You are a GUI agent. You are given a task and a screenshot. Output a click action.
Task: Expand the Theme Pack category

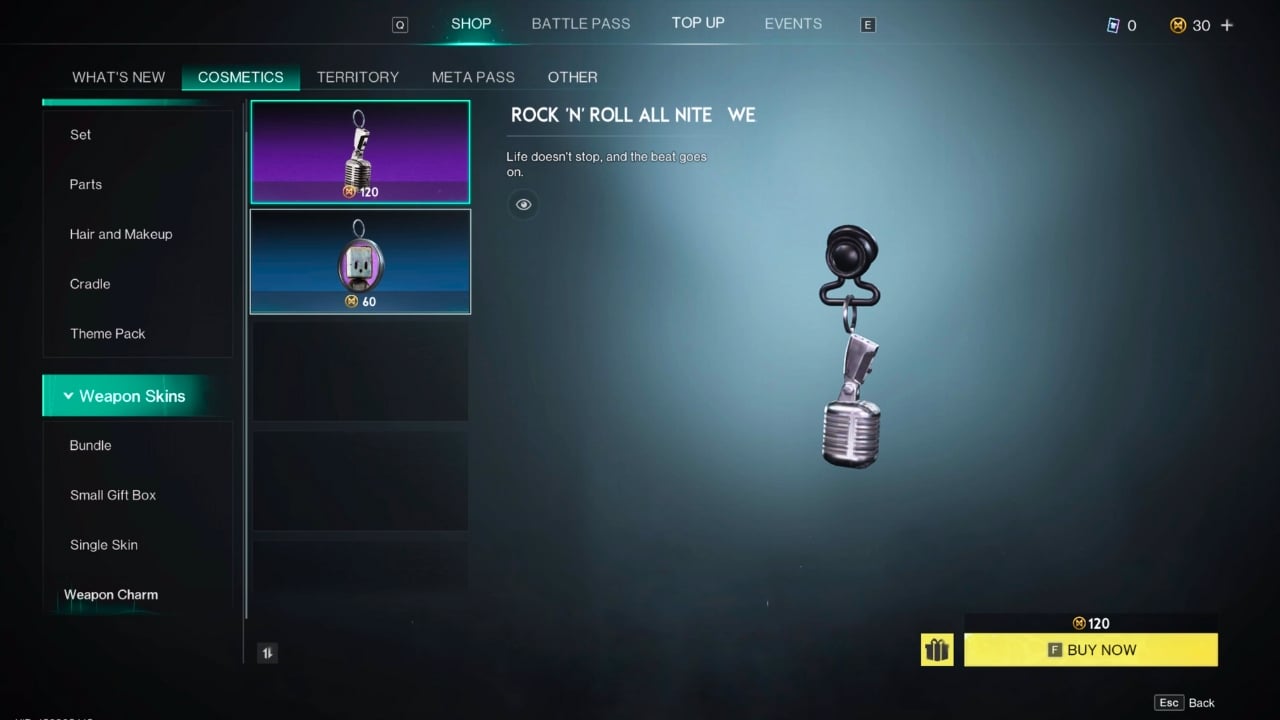[107, 333]
